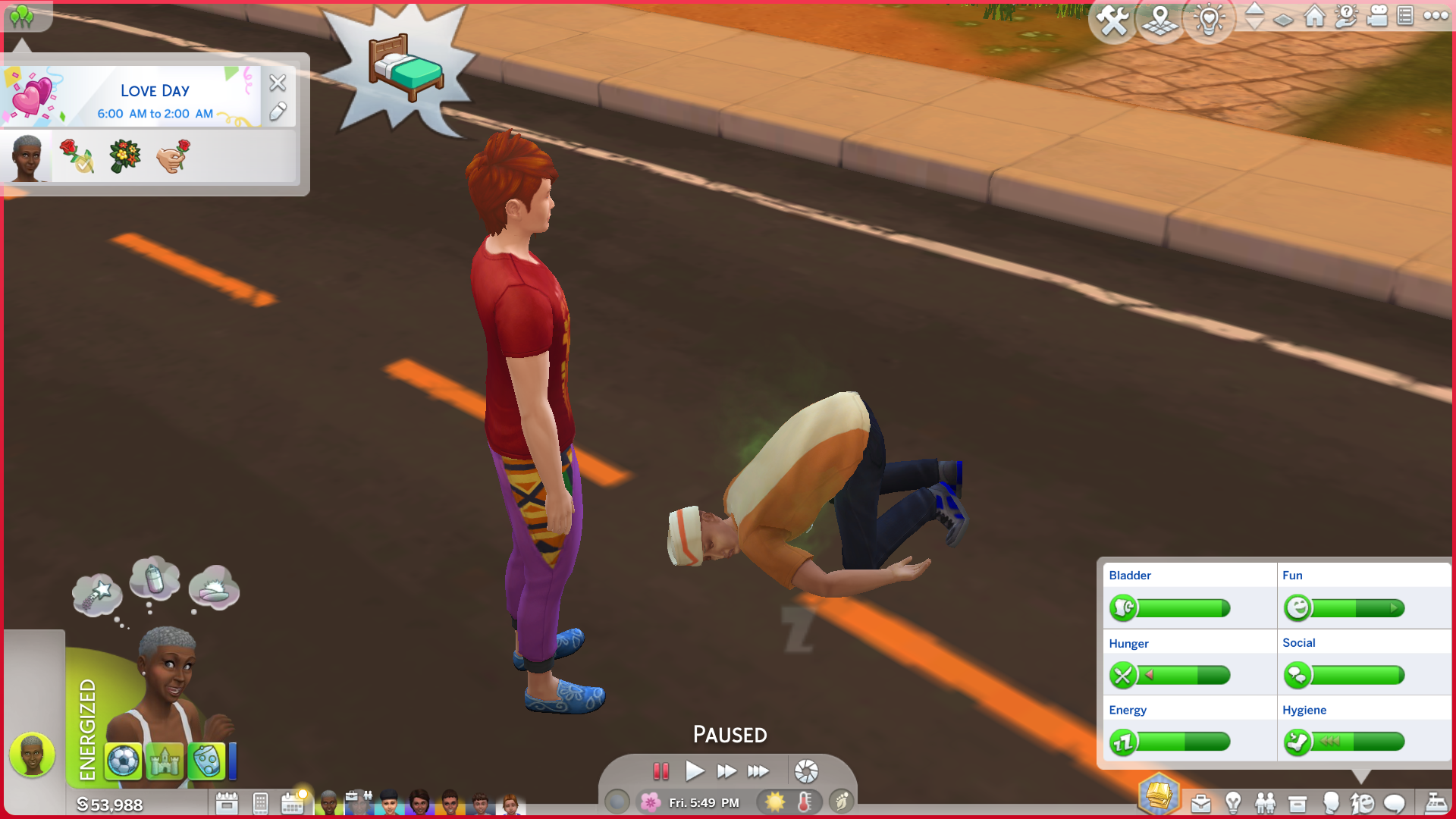Screen dimensions: 1456x819
Task: Resume the game at normal play speed
Action: (x=694, y=771)
